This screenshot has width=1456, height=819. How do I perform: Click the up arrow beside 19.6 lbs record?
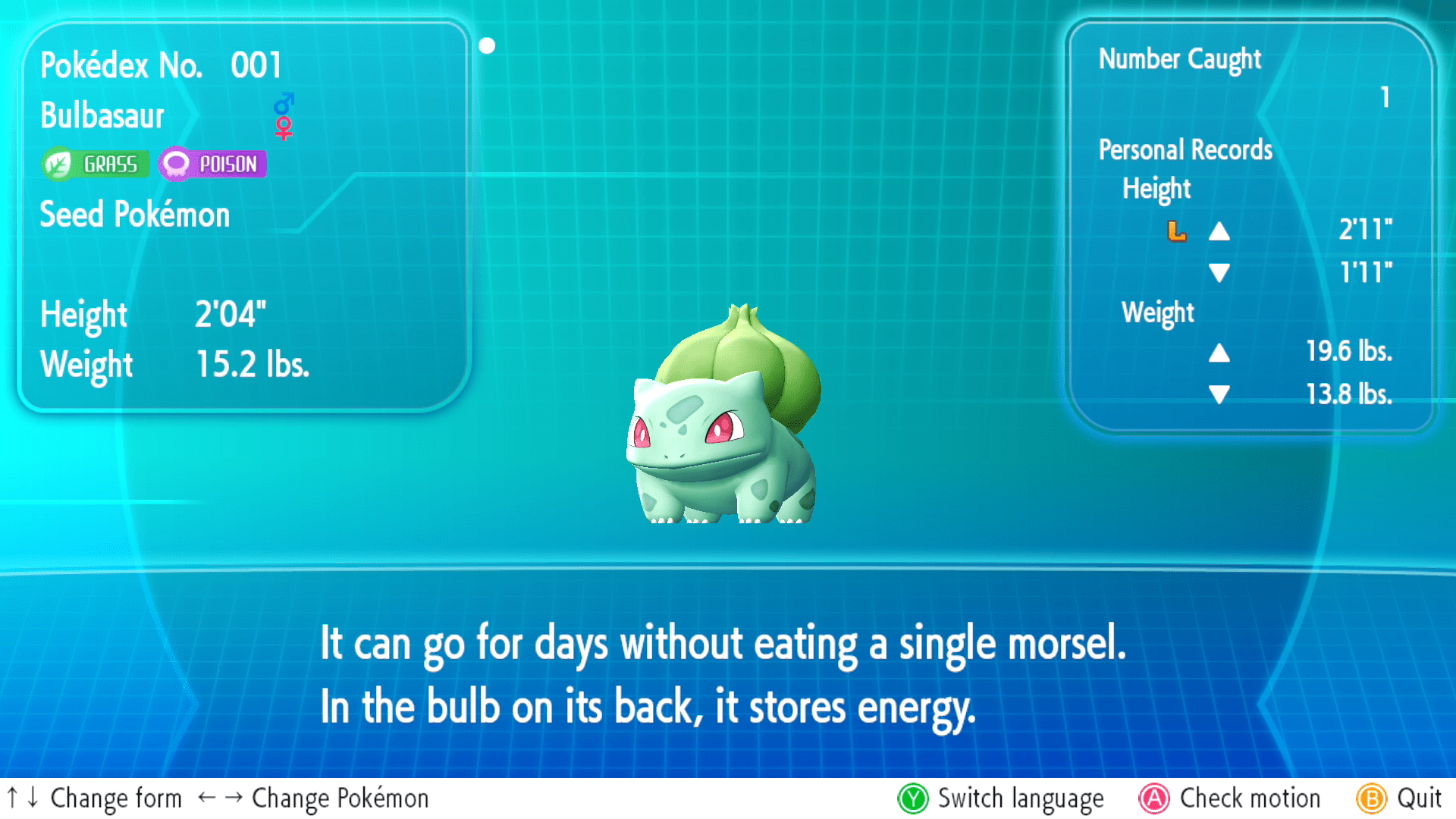1221,353
